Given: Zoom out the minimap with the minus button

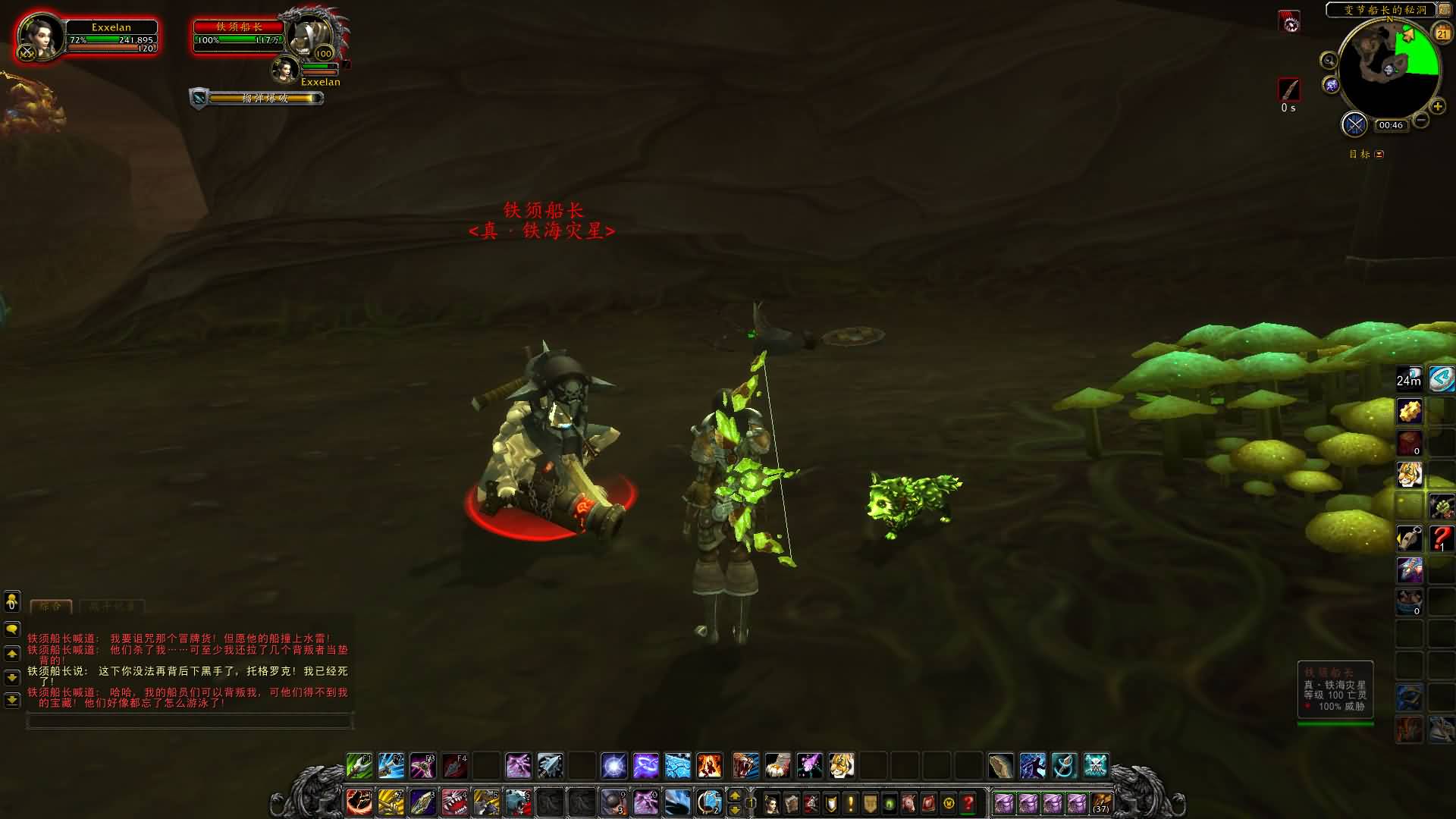Looking at the screenshot, I should point(1421,120).
